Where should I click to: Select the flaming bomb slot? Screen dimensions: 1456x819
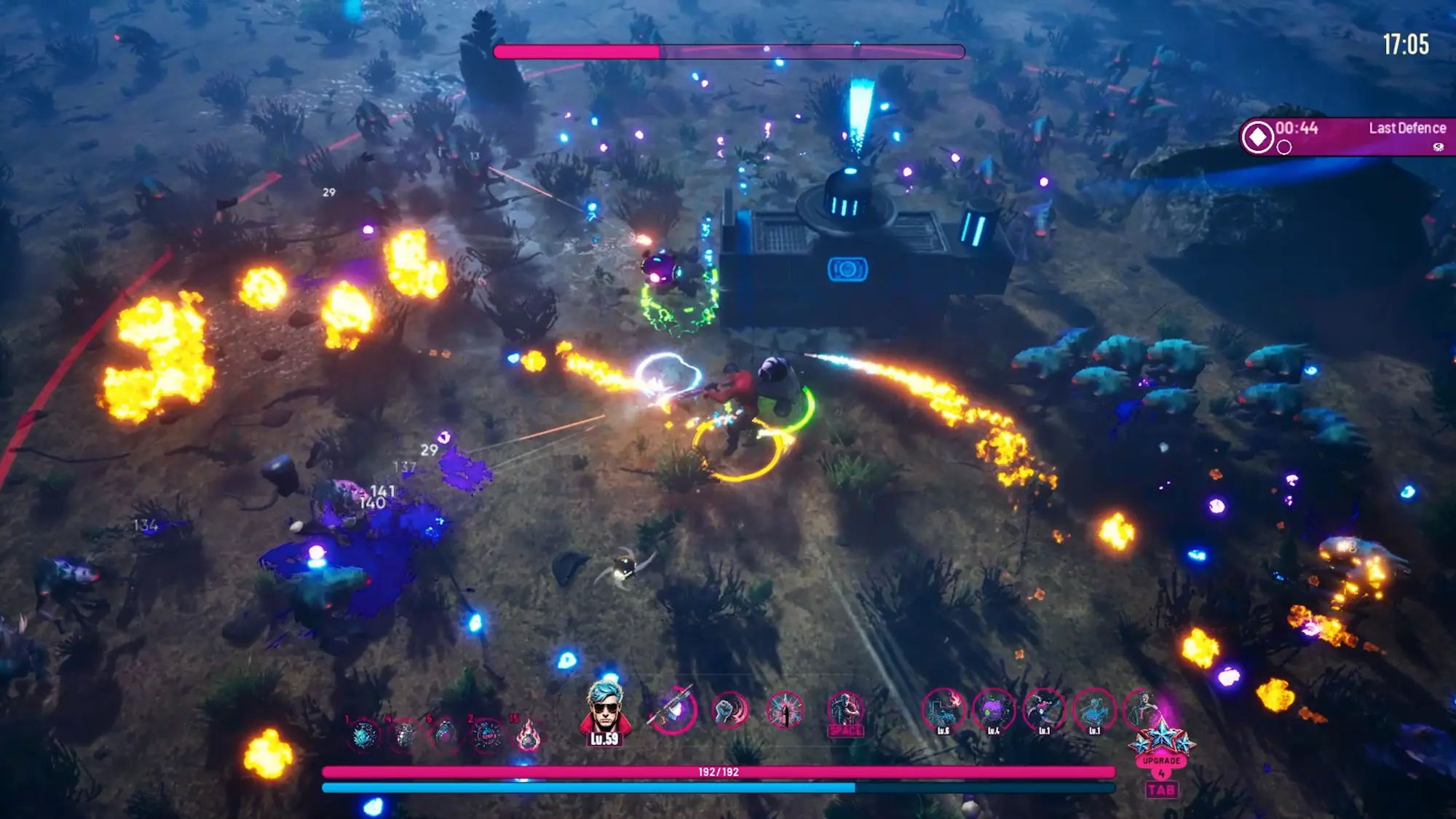click(x=529, y=737)
